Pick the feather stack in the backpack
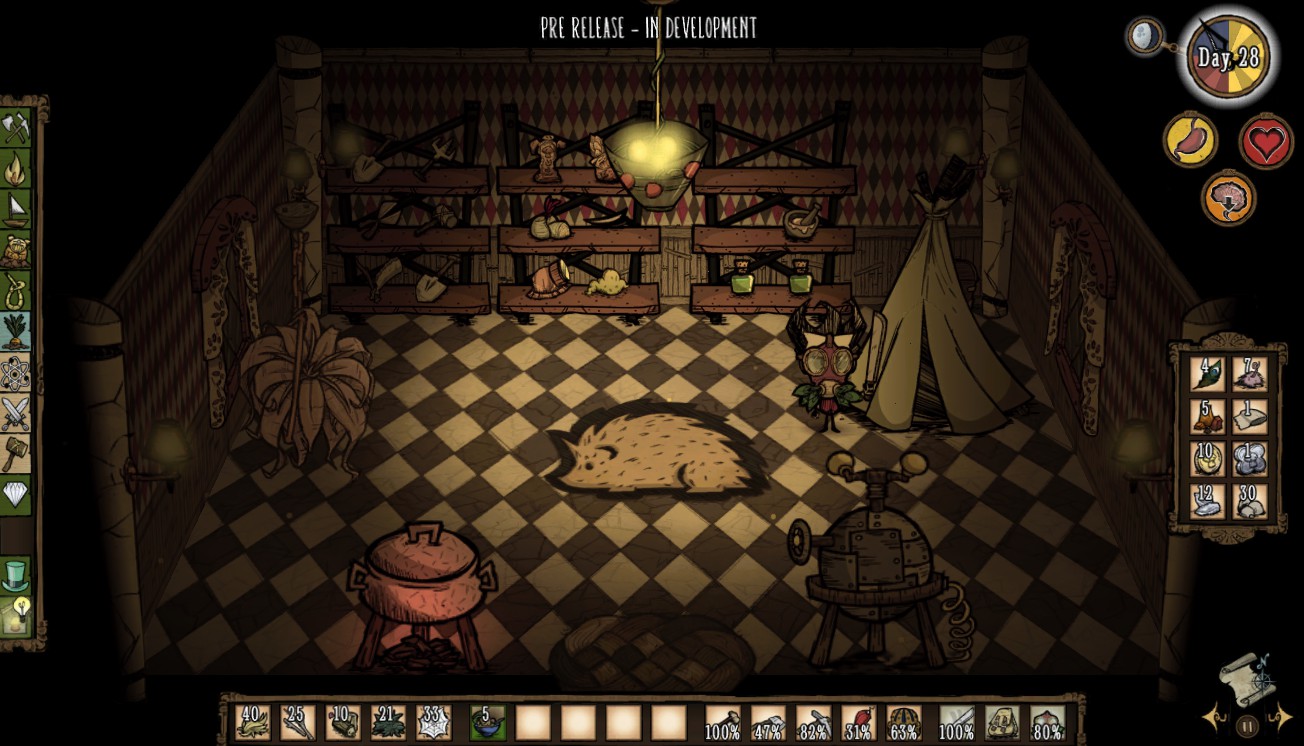1304x746 pixels. coord(1207,374)
